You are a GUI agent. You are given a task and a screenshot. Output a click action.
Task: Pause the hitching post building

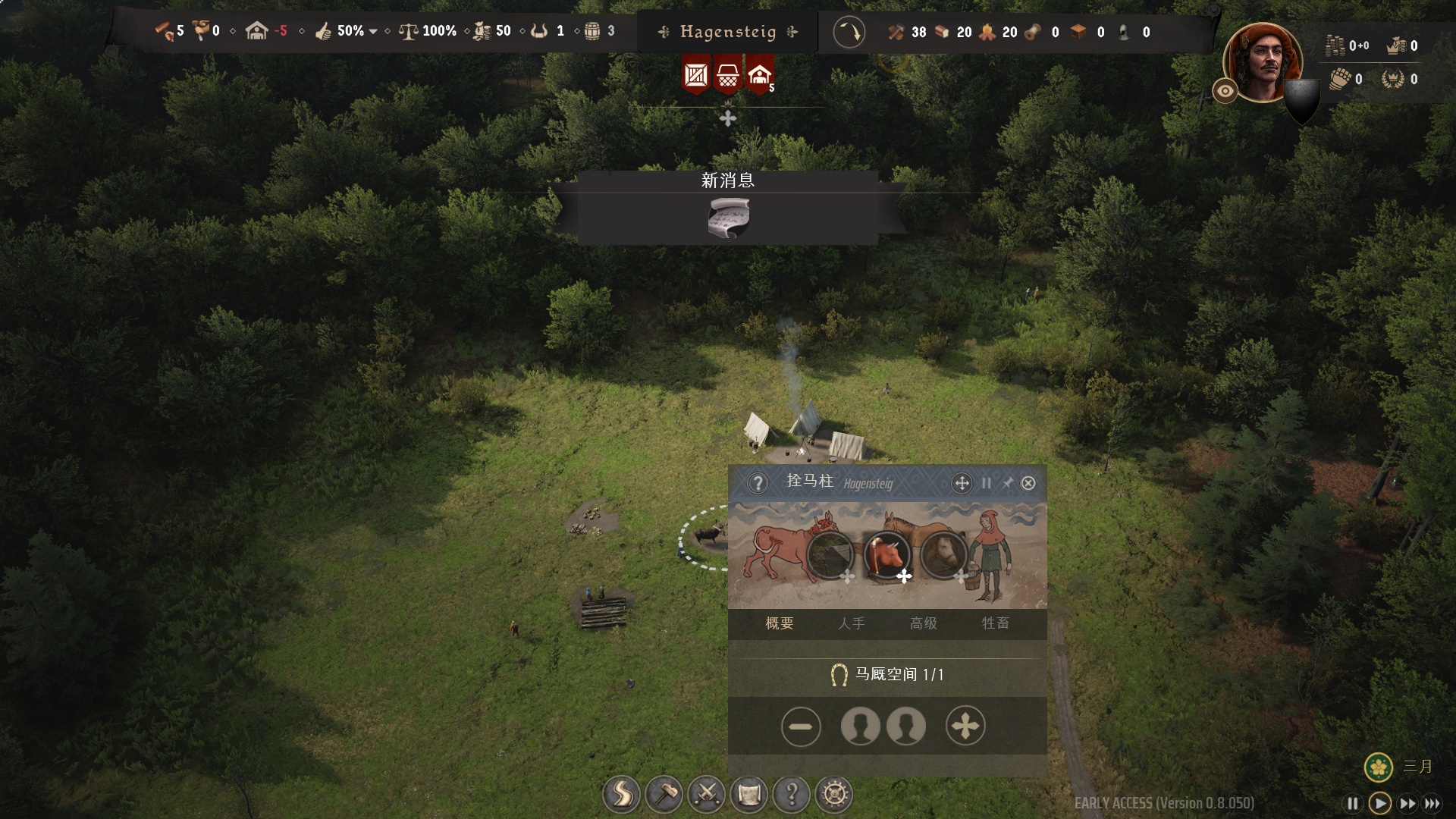987,483
